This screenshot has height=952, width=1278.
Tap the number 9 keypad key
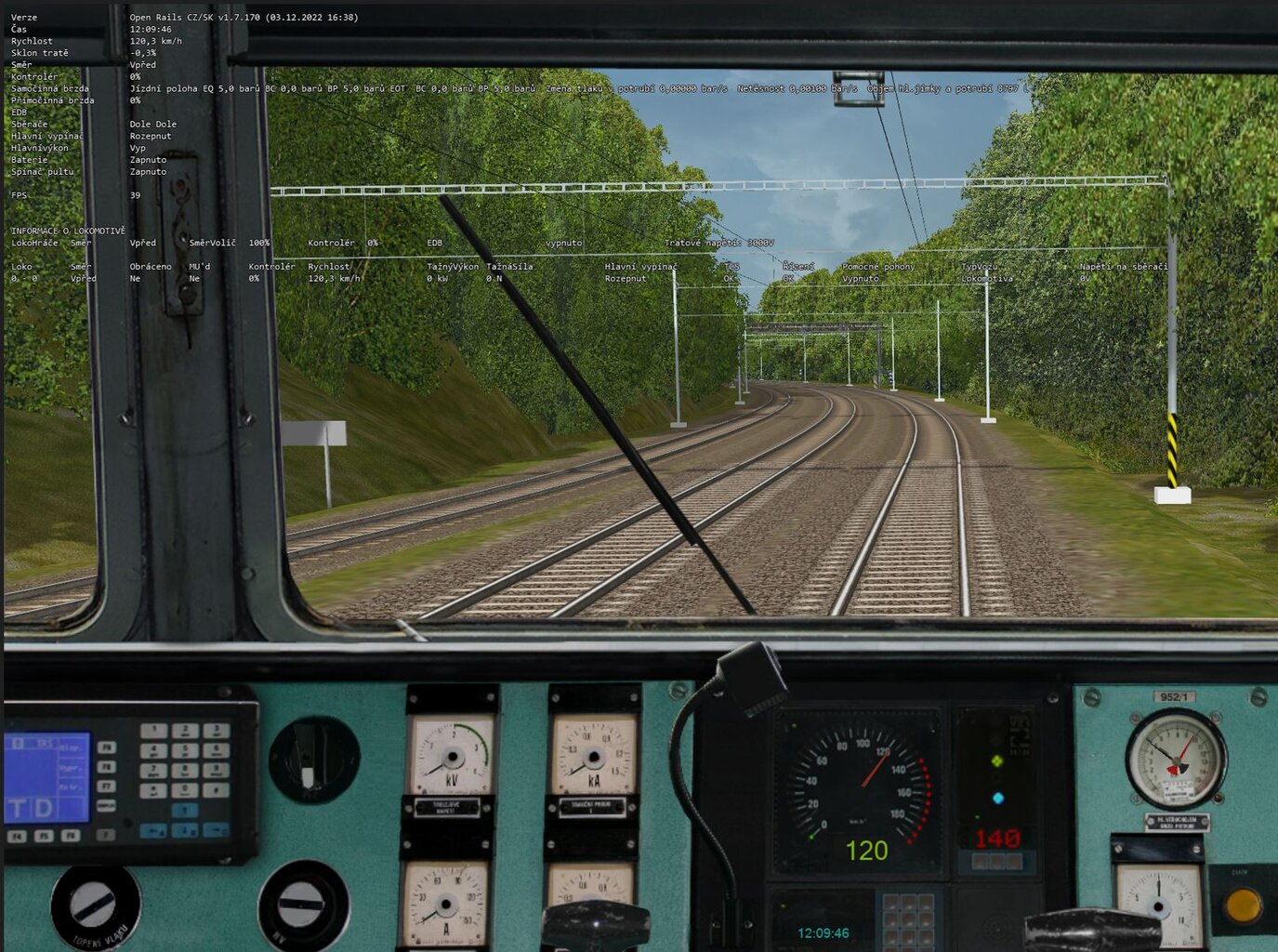(x=216, y=771)
